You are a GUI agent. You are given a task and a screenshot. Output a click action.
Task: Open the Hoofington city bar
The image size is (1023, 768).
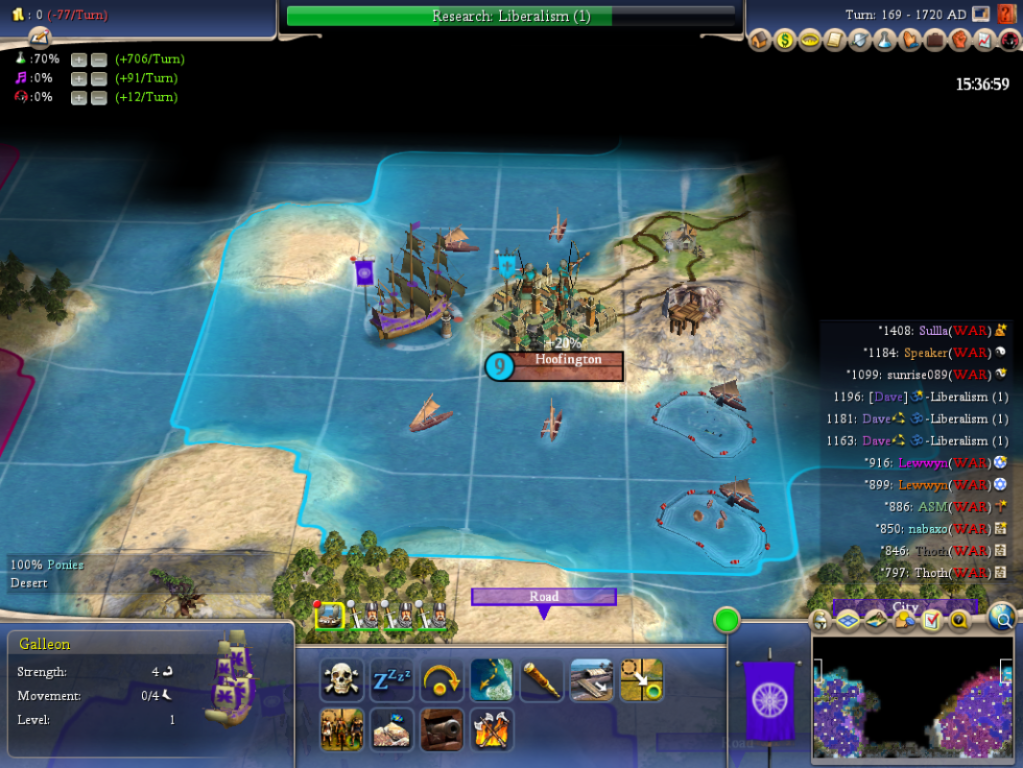click(566, 366)
